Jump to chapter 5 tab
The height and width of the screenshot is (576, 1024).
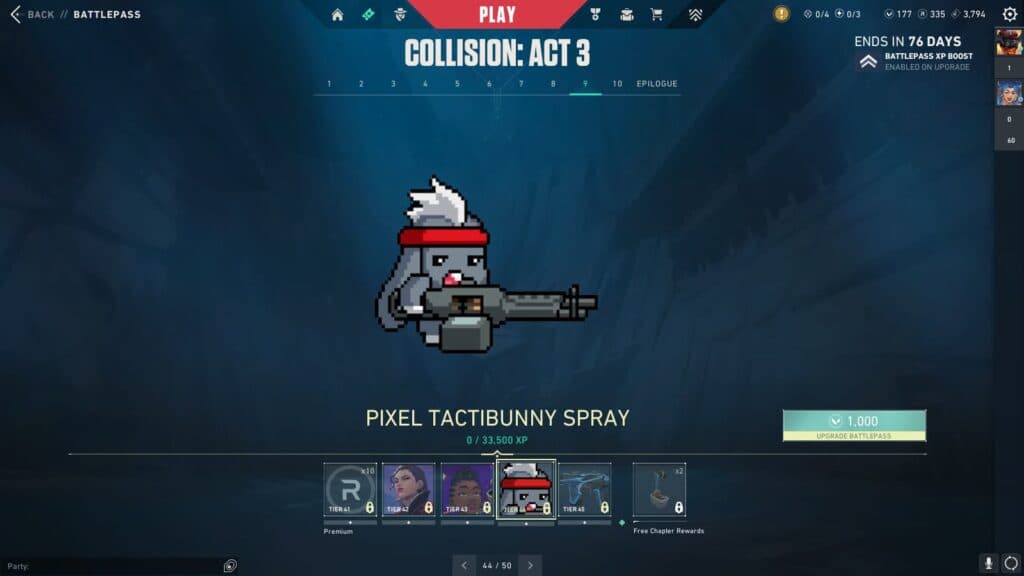pos(457,84)
